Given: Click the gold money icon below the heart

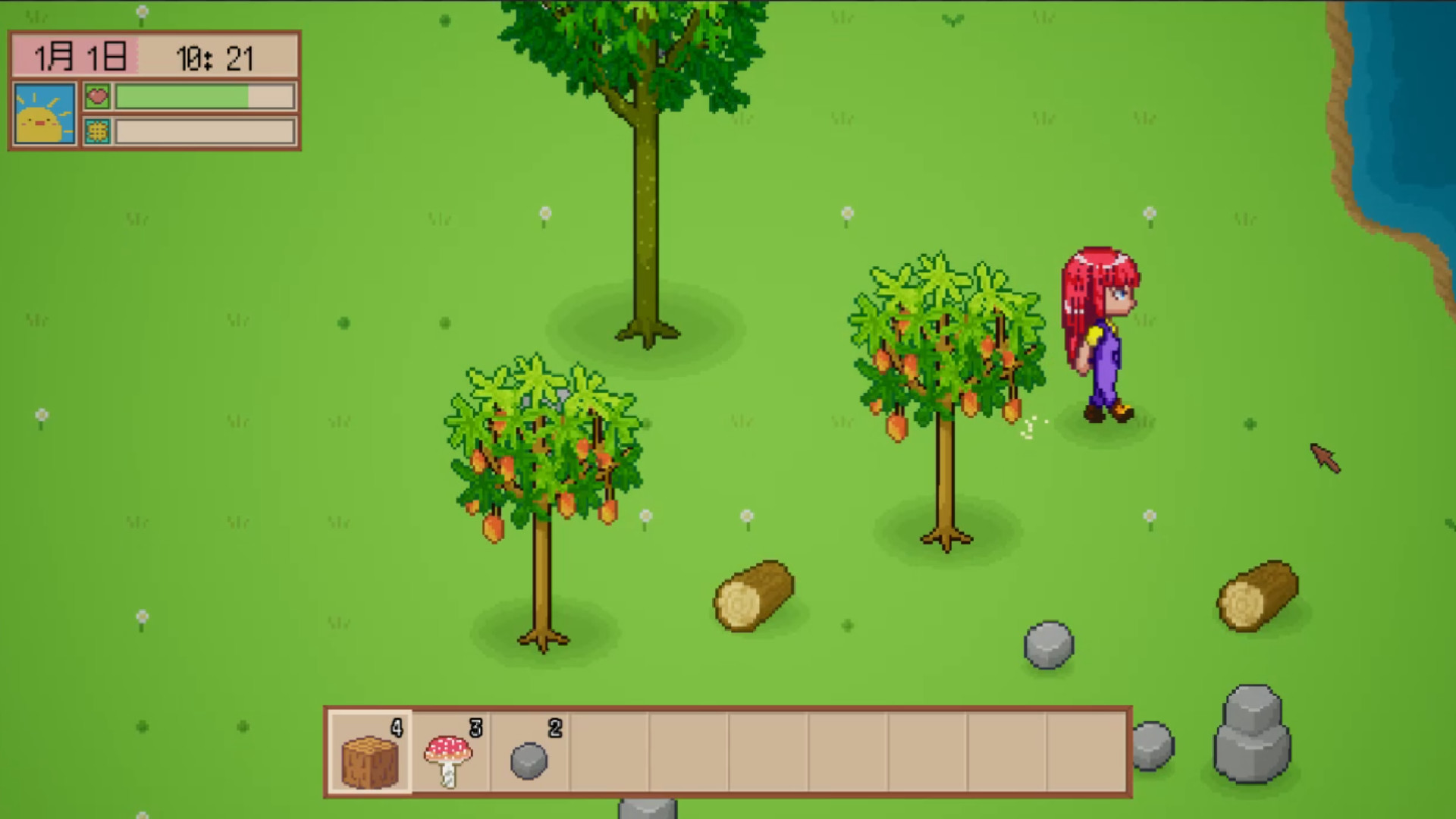Looking at the screenshot, I should click(98, 130).
